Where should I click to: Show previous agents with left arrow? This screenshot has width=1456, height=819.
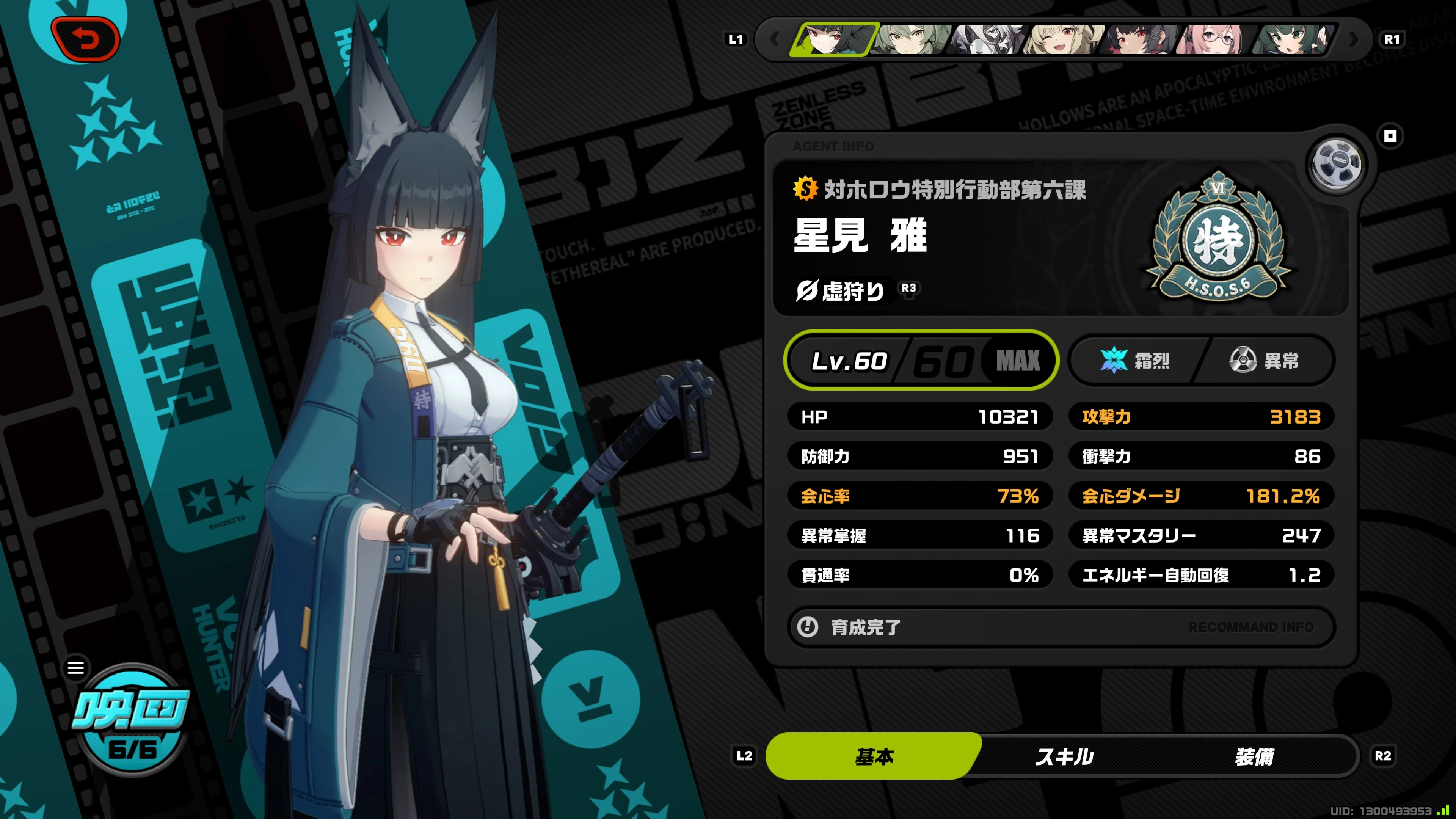[x=775, y=39]
